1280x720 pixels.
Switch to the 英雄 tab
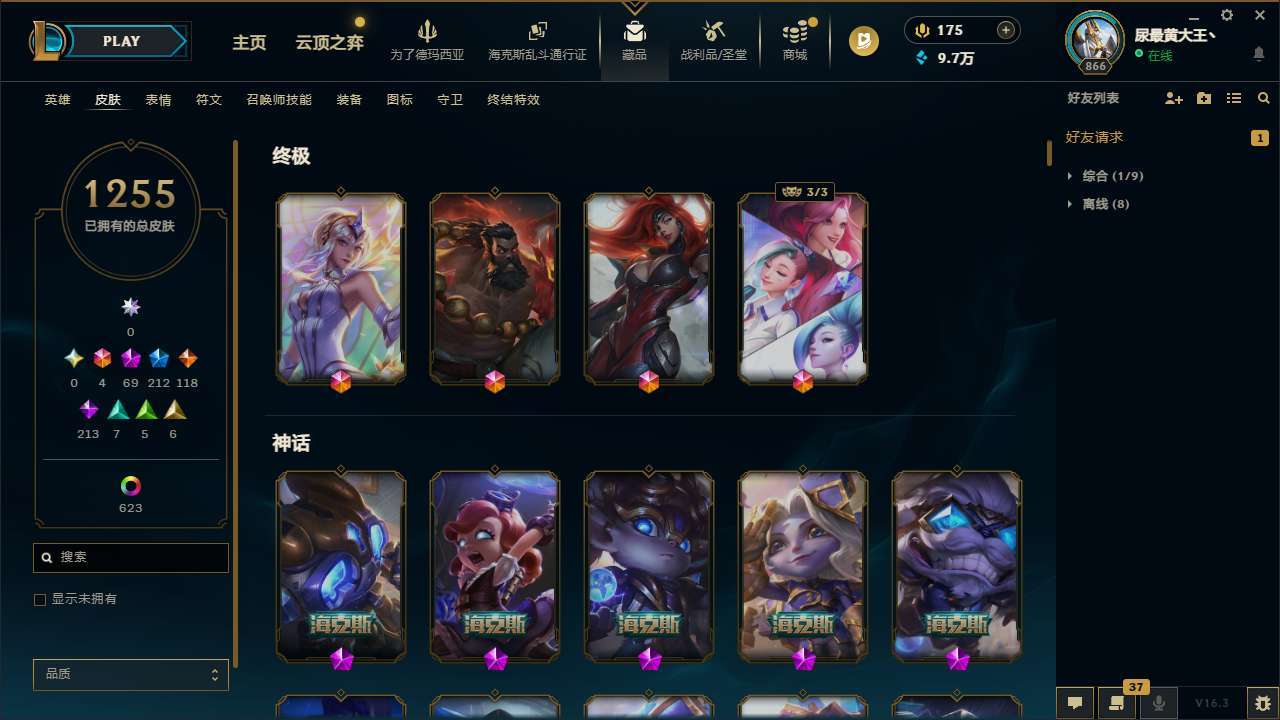57,100
